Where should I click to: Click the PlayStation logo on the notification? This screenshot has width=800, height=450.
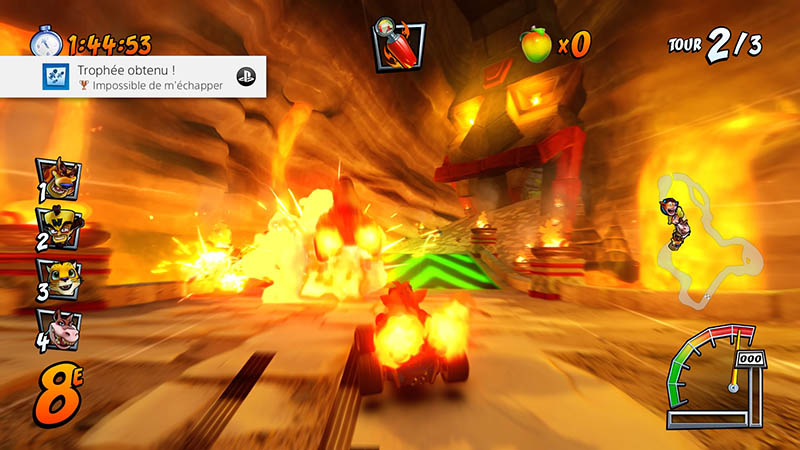[244, 76]
